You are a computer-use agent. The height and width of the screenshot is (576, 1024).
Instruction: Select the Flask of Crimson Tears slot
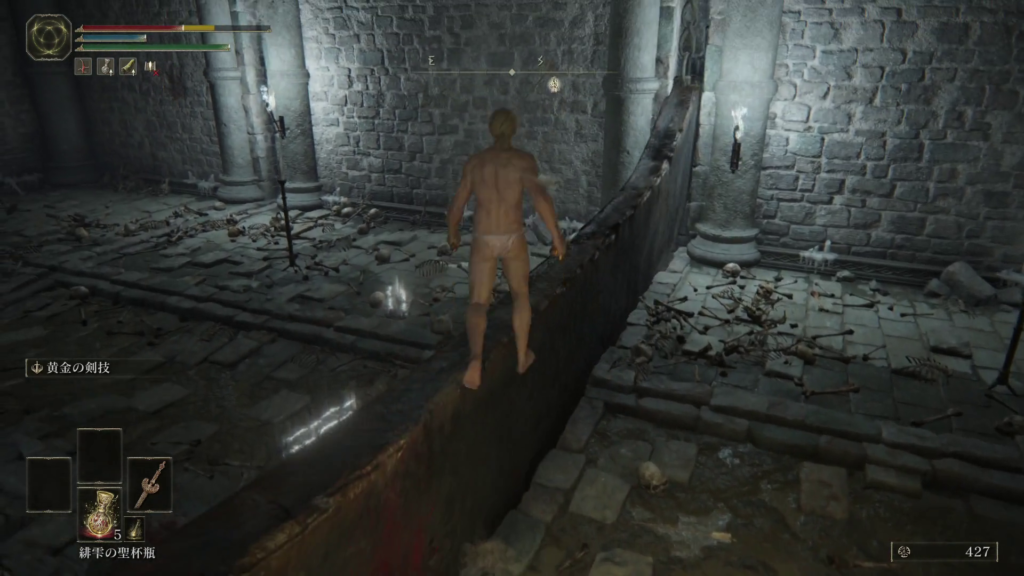click(100, 513)
